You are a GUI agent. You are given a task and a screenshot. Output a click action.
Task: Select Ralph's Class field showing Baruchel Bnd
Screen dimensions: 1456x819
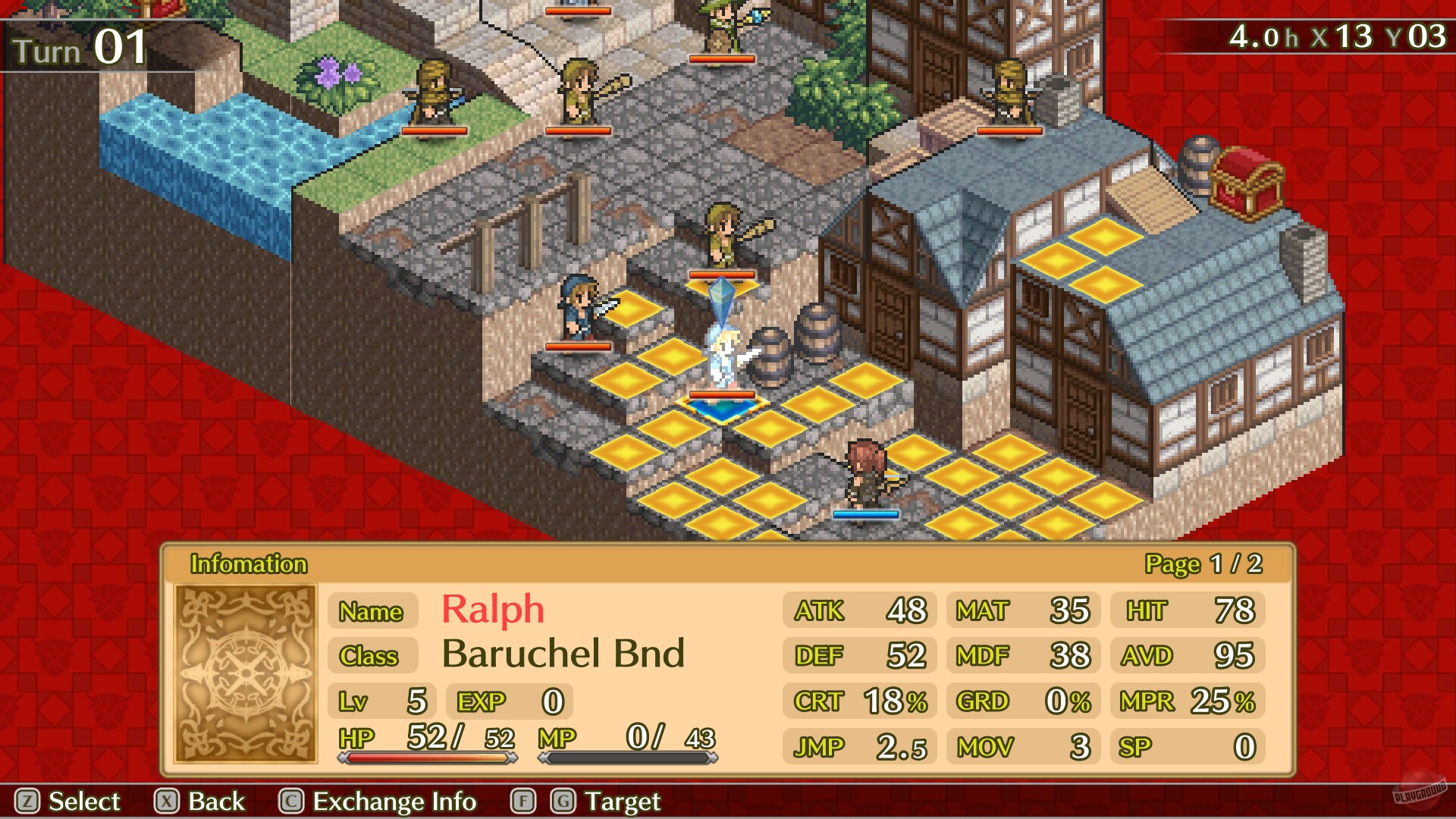point(372,657)
